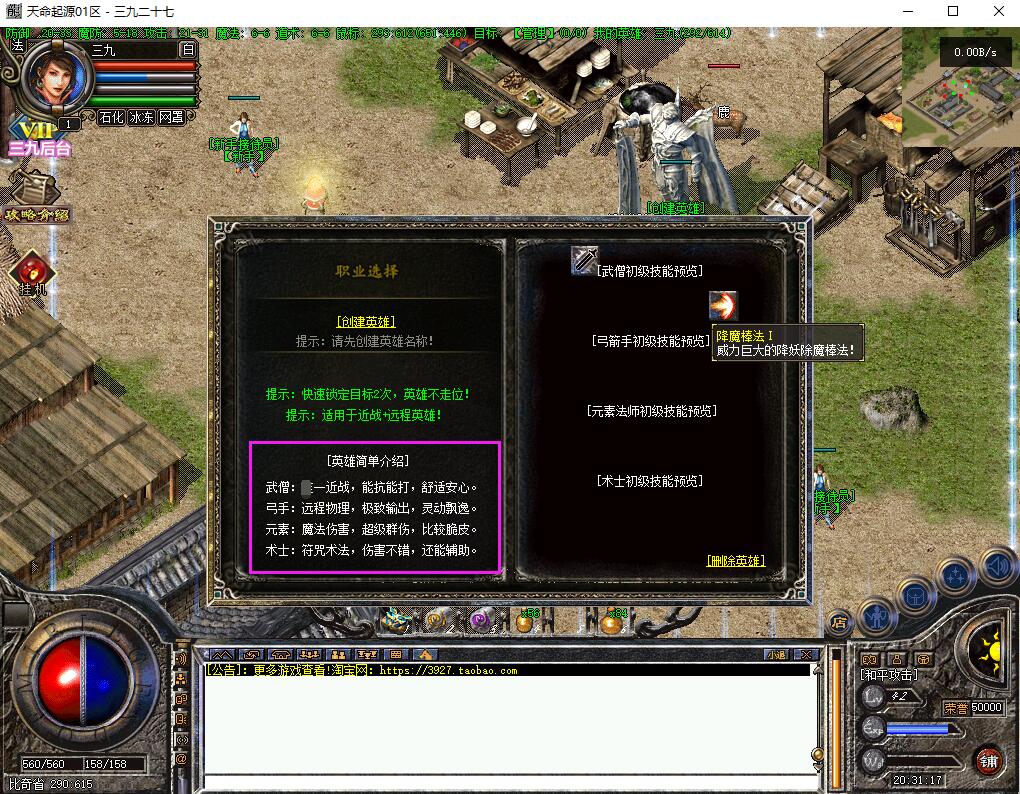The image size is (1020, 794).
Task: Open the 攻略介绍 strategy guide
Action: click(36, 198)
